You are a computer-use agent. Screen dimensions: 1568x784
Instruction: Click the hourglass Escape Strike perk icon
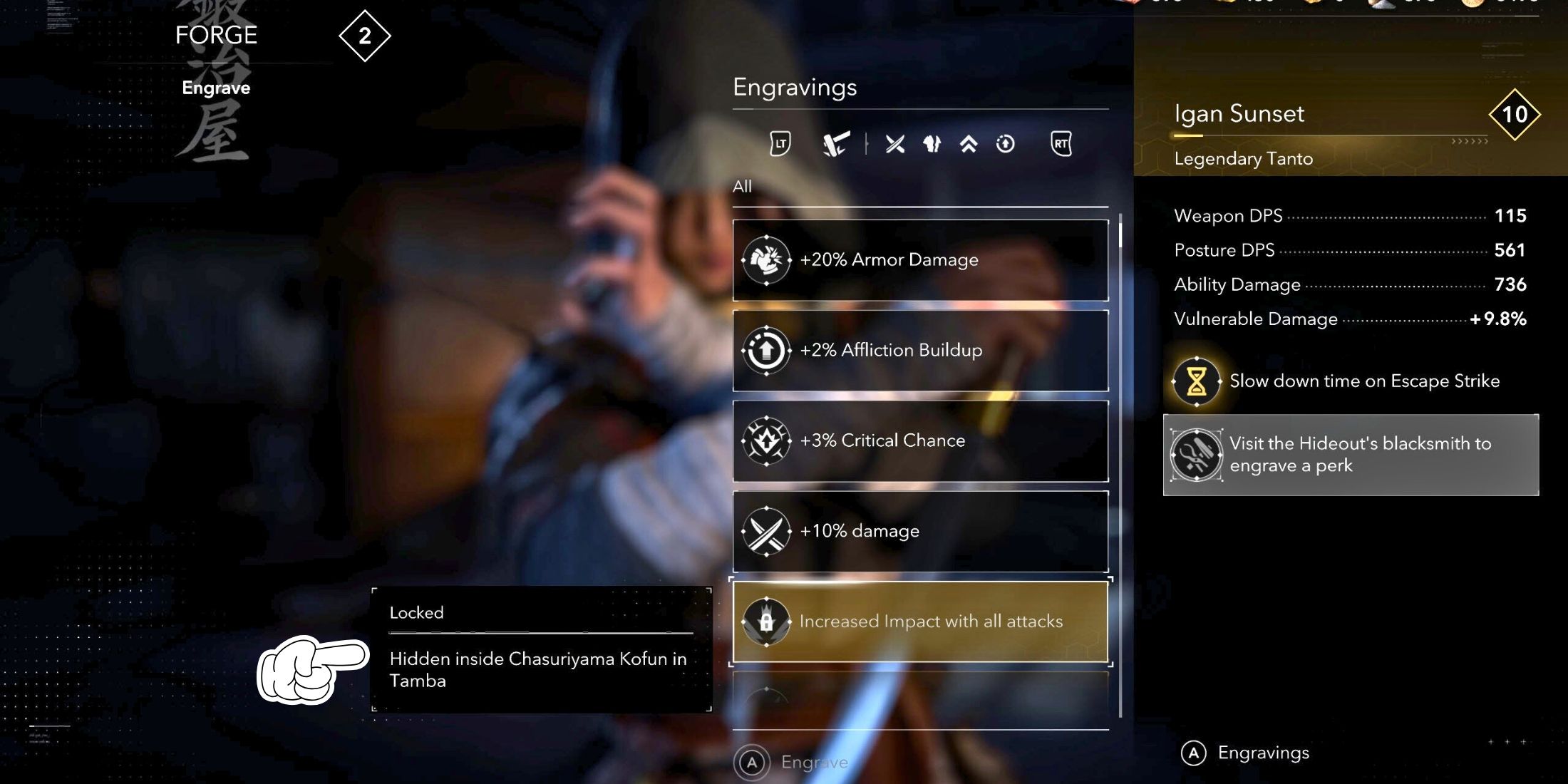pos(1196,381)
